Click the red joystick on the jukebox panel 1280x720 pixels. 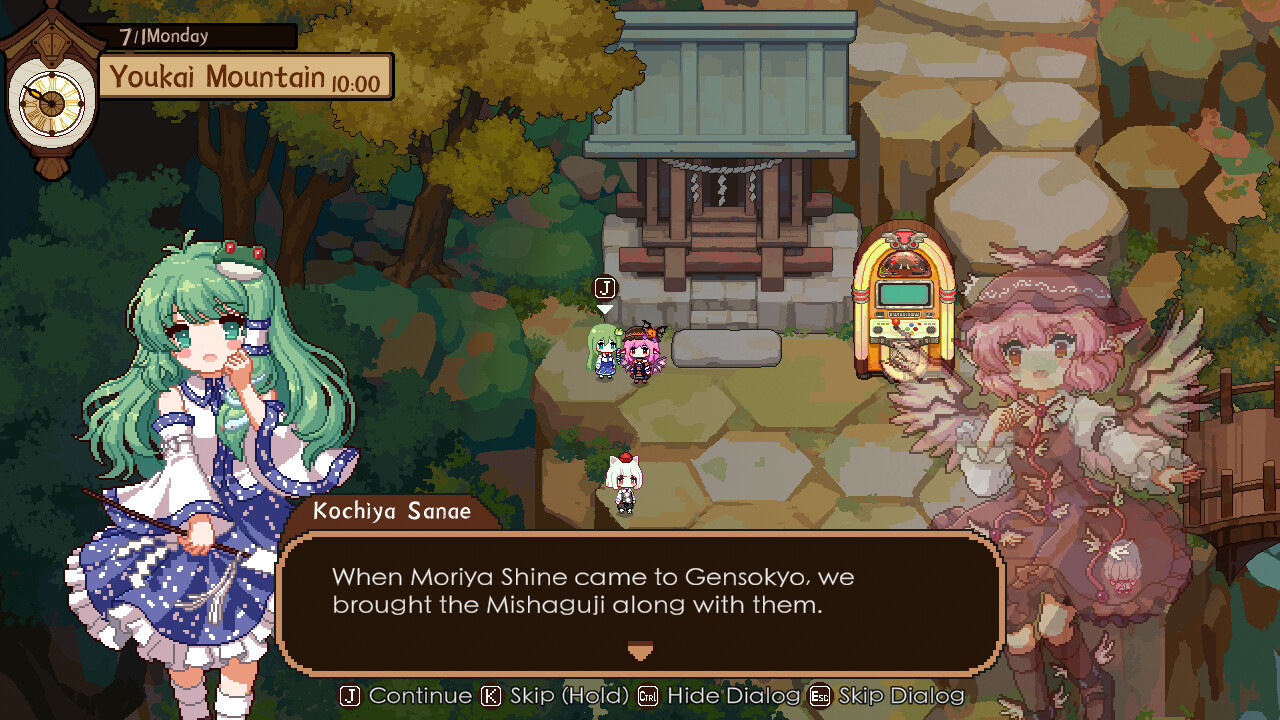(897, 323)
